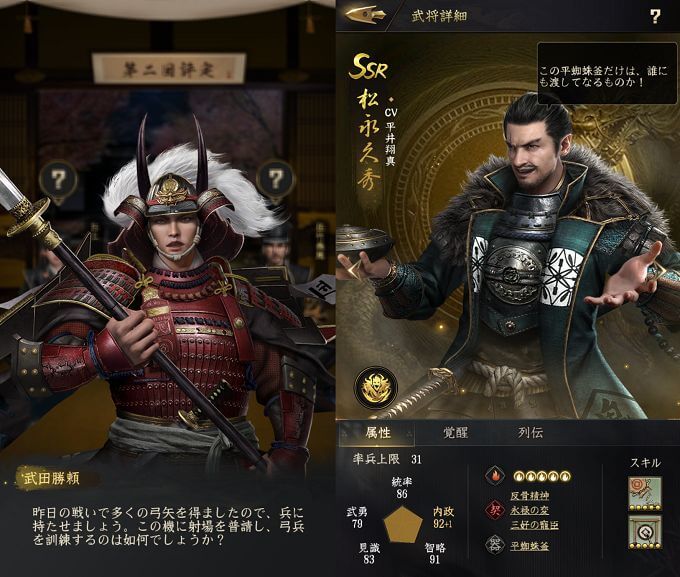
Task: Open help with the top-right question mark
Action: click(655, 16)
